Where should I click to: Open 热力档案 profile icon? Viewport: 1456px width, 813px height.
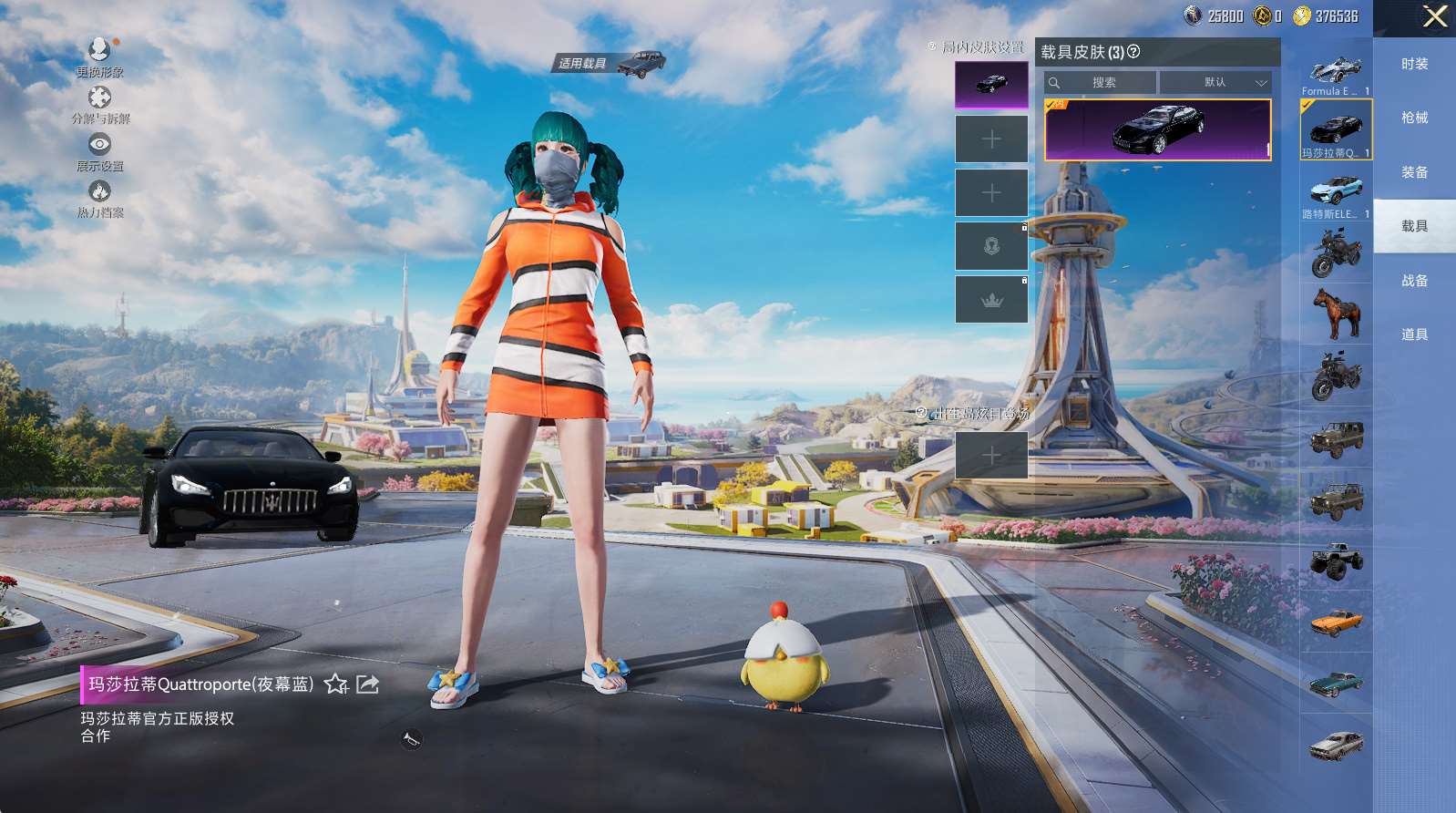[x=99, y=195]
